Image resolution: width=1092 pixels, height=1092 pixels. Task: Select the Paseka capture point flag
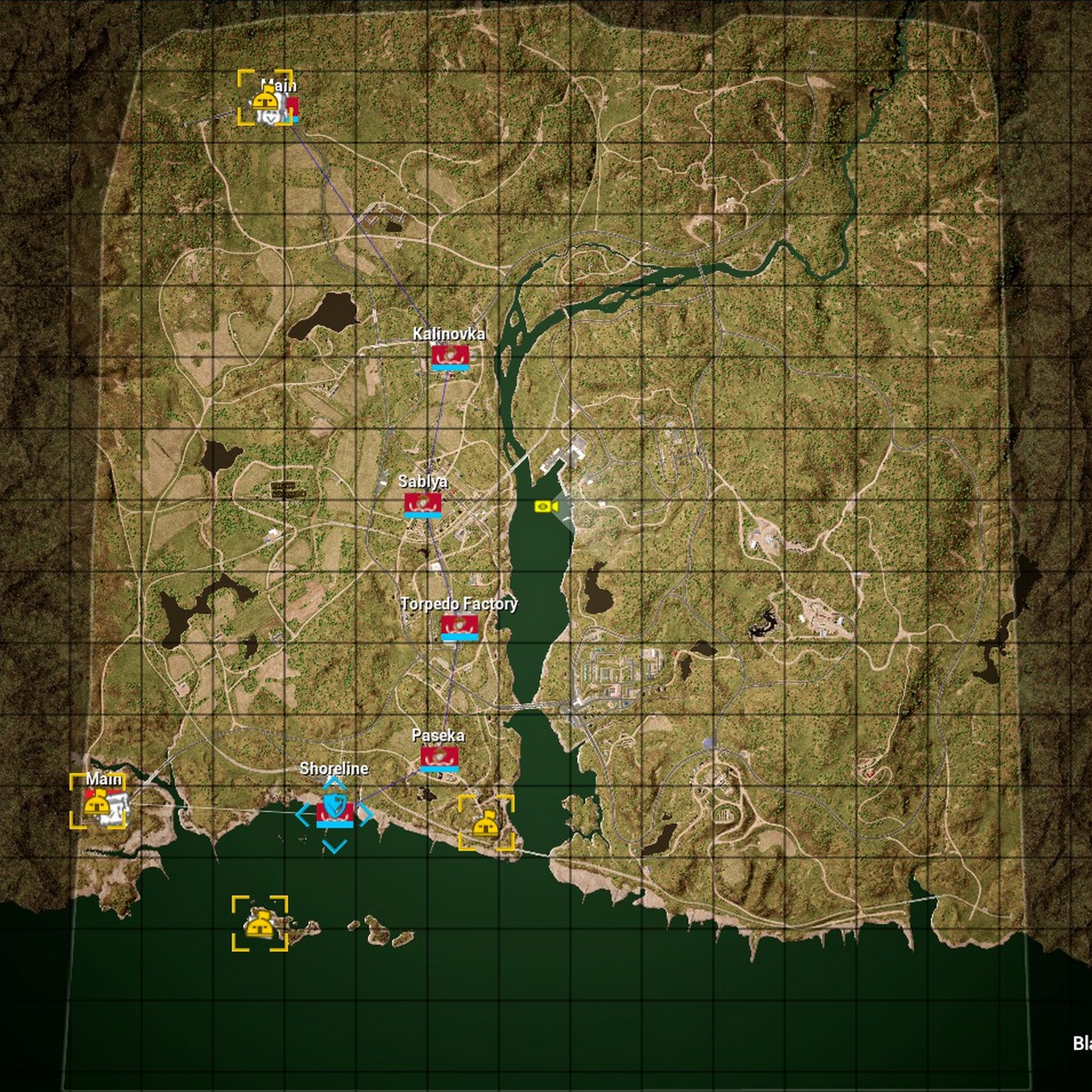(439, 758)
